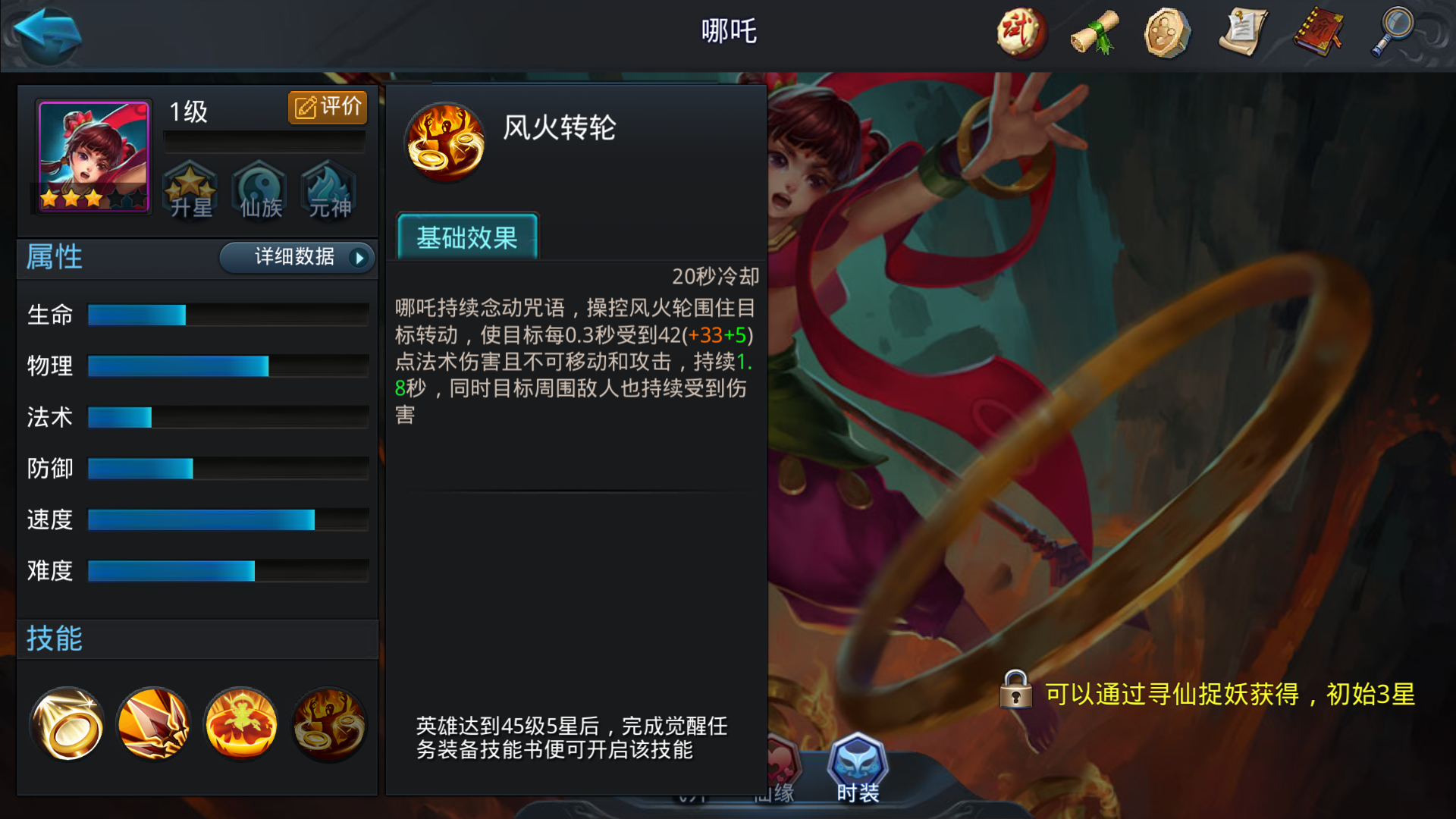Open the 风火转轮 ultimate skill icon

tap(328, 724)
